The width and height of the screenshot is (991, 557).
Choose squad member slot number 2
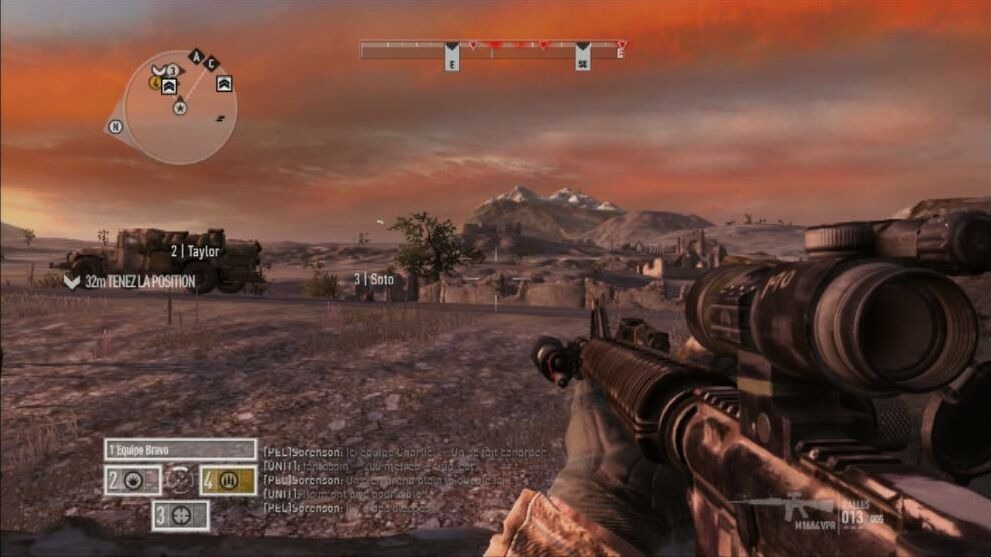pos(133,481)
